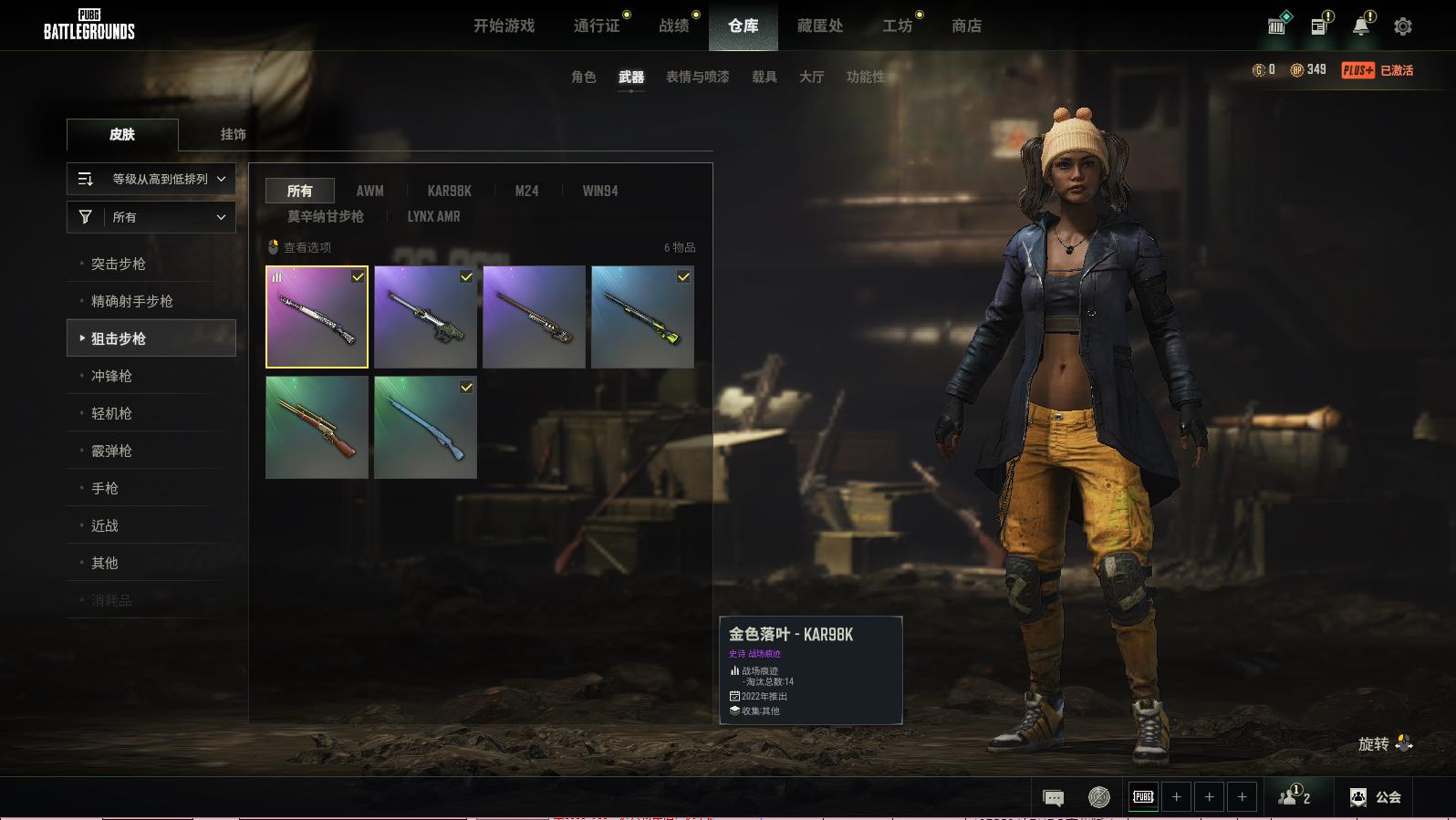
Task: Open the 等级从高到低排列 sort dropdown
Action: coord(151,179)
